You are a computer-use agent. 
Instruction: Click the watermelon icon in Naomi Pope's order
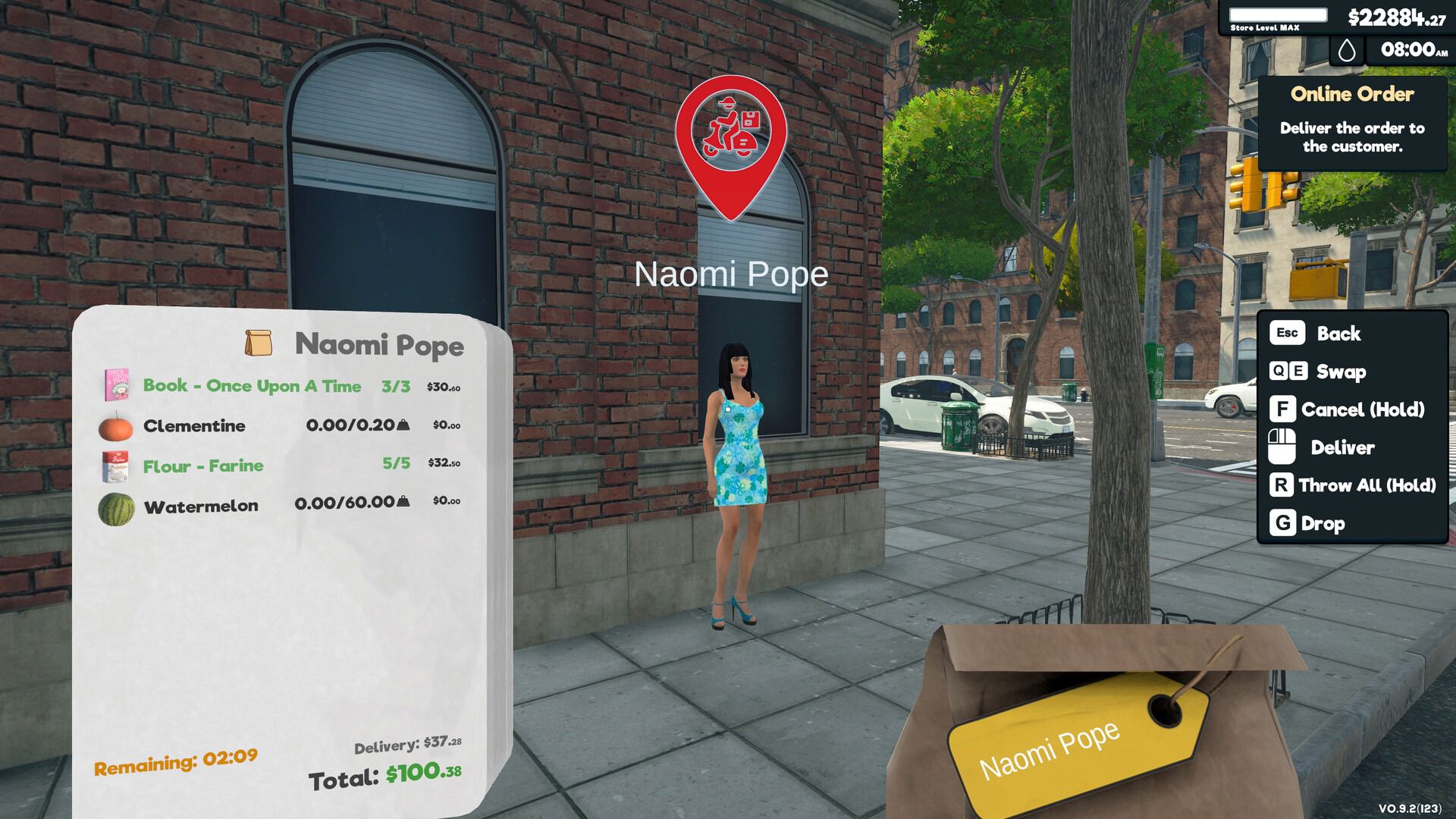(x=115, y=505)
